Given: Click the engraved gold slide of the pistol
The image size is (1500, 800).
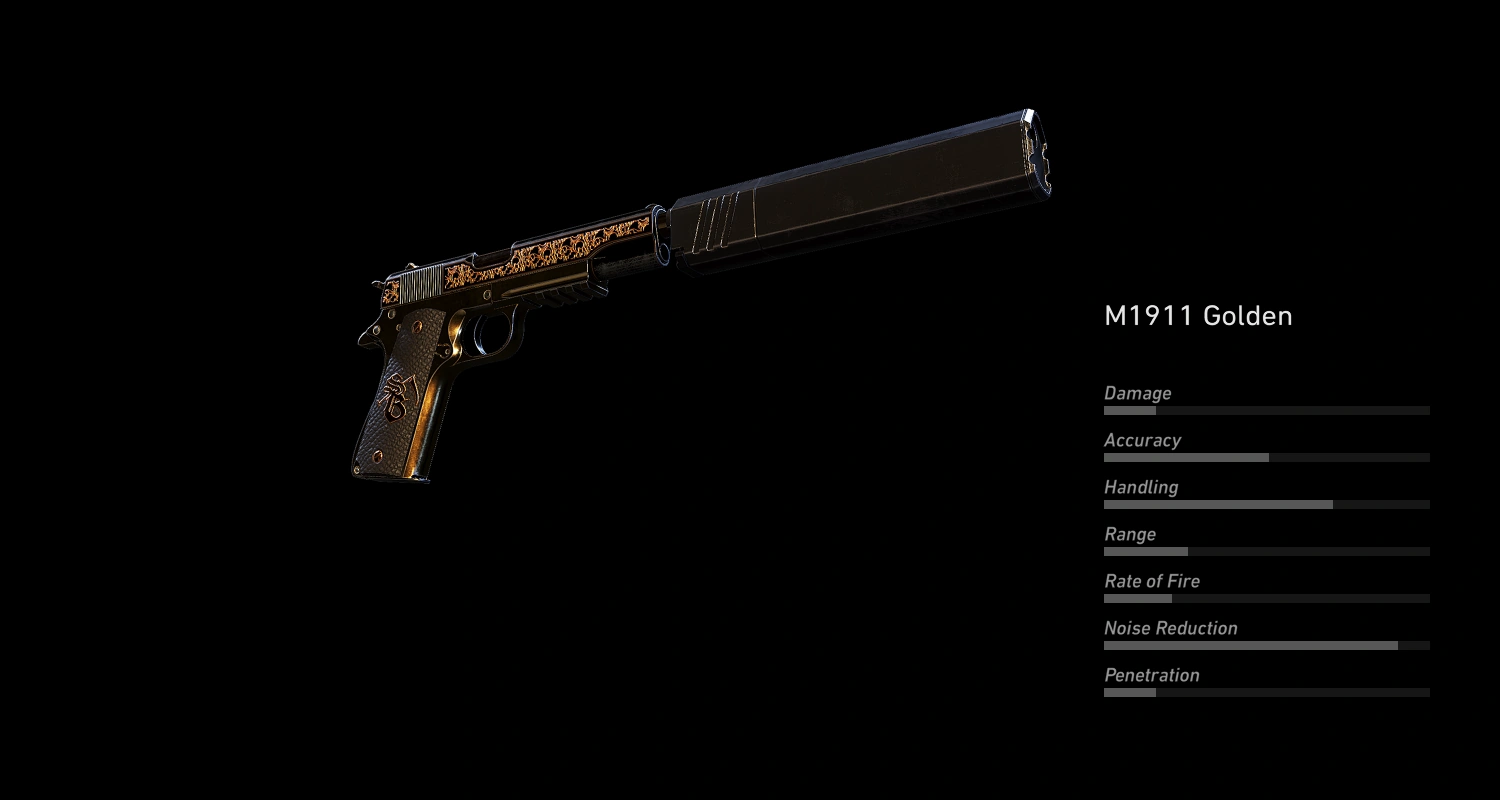Looking at the screenshot, I should [540, 255].
